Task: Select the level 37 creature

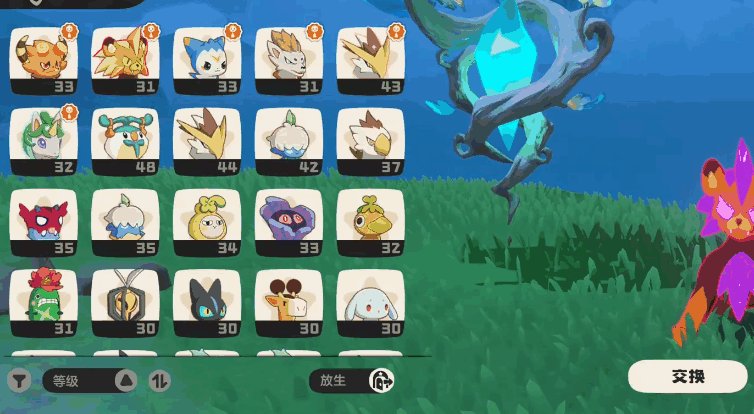Action: tap(370, 141)
